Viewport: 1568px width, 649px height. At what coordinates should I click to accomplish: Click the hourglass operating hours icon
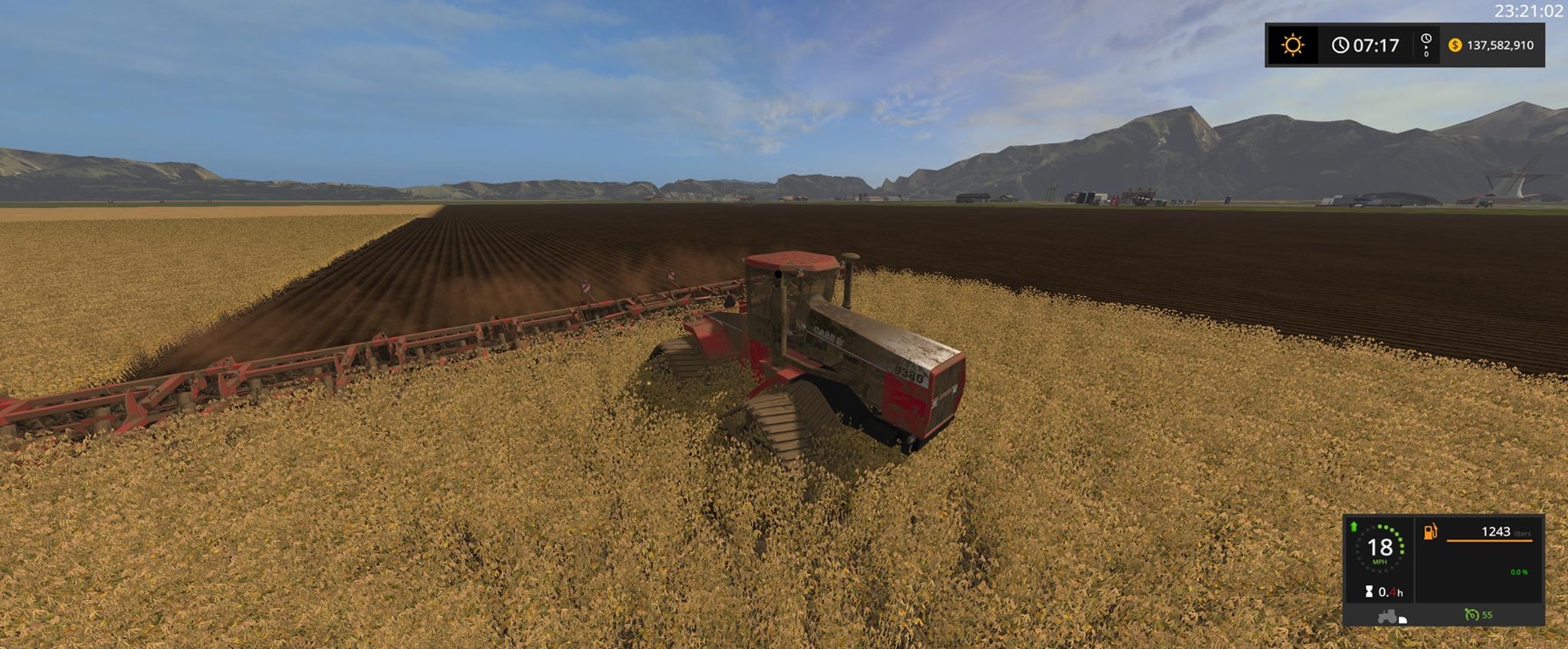click(1369, 592)
